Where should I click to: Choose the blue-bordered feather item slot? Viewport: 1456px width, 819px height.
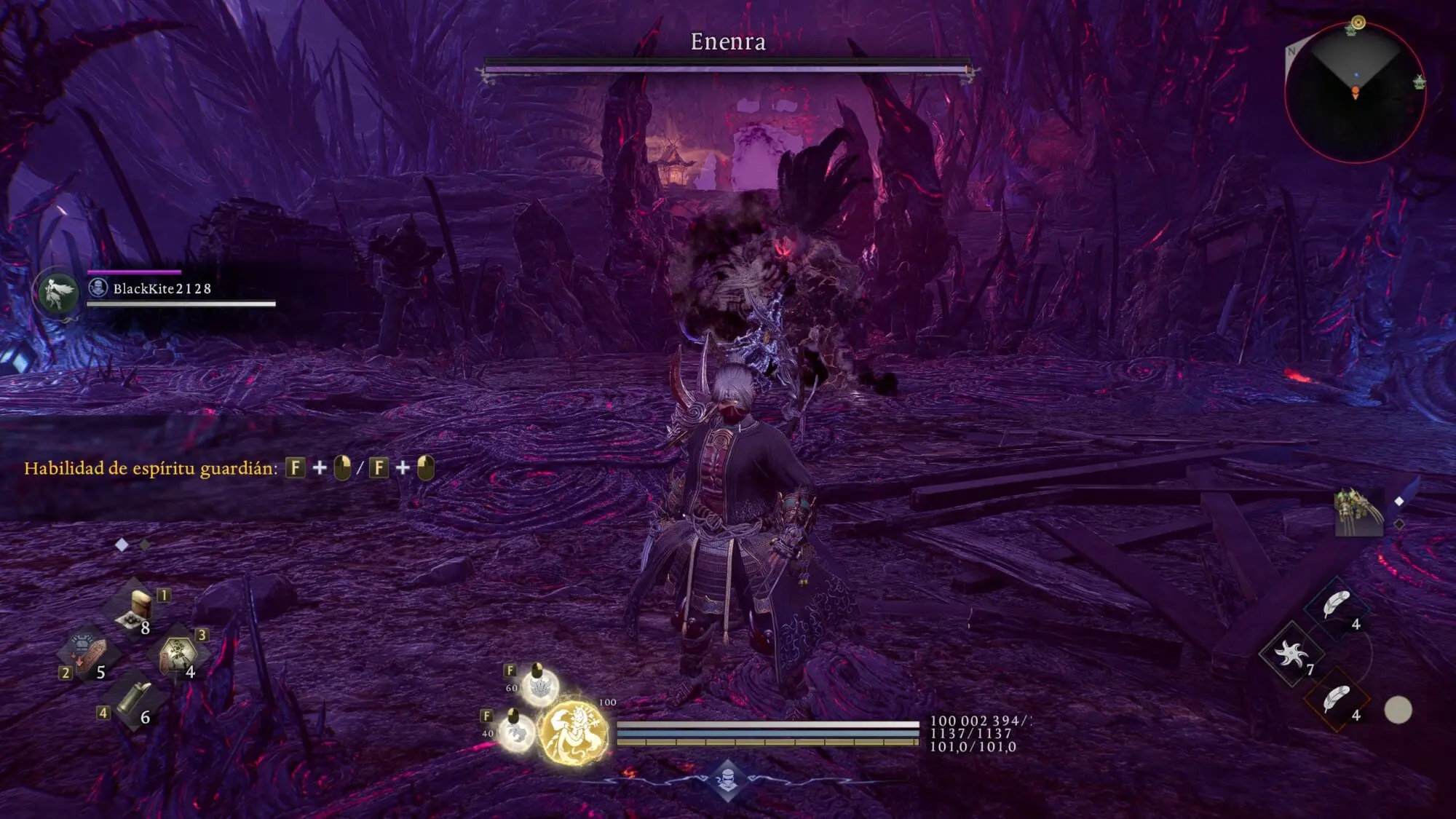1337,606
